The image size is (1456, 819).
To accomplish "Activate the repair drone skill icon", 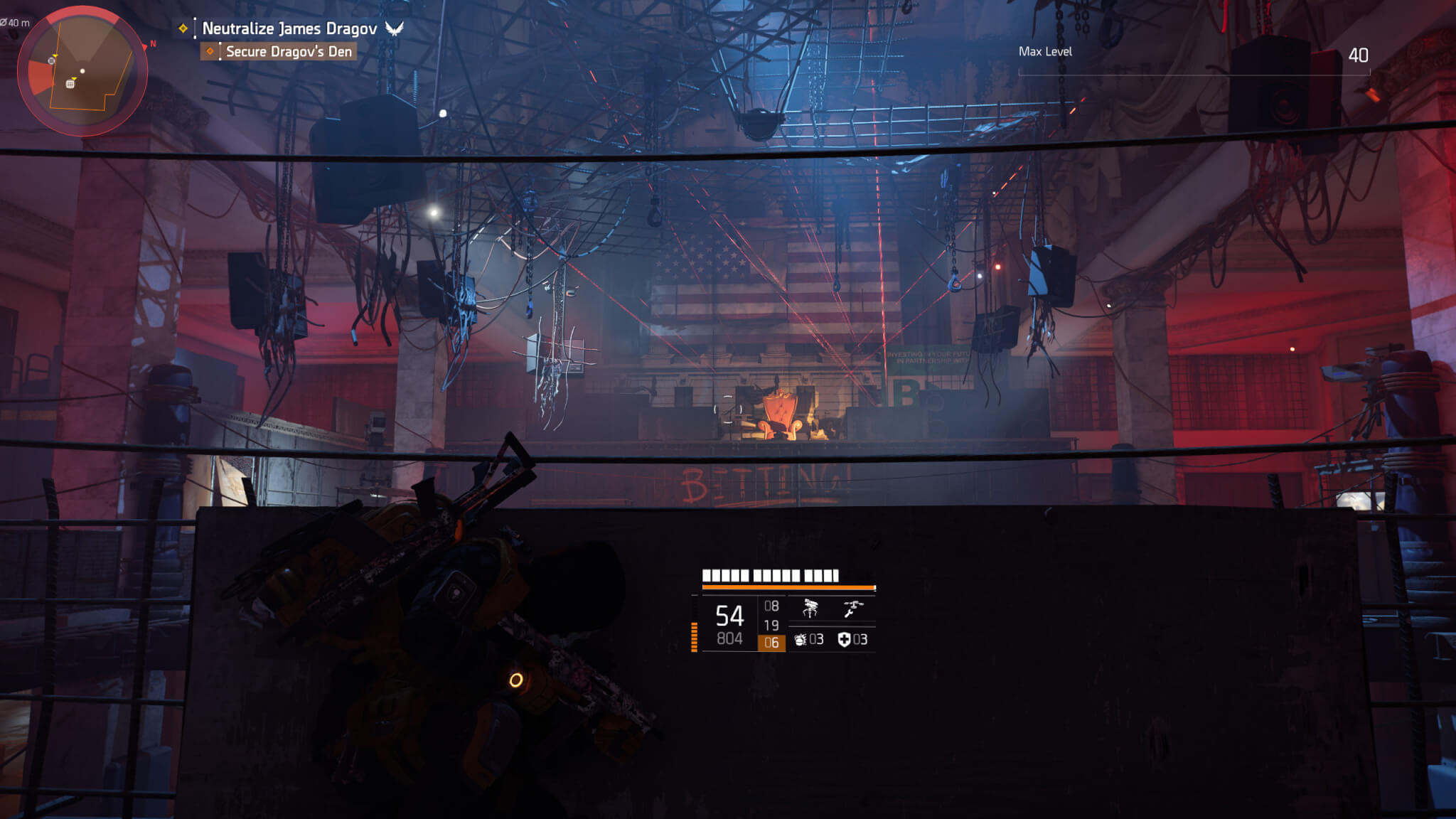I will click(852, 609).
